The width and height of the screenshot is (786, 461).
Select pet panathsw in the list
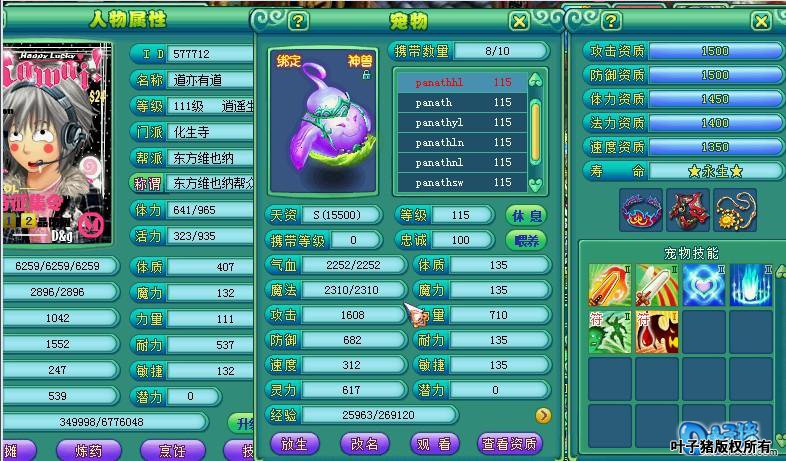pos(462,182)
